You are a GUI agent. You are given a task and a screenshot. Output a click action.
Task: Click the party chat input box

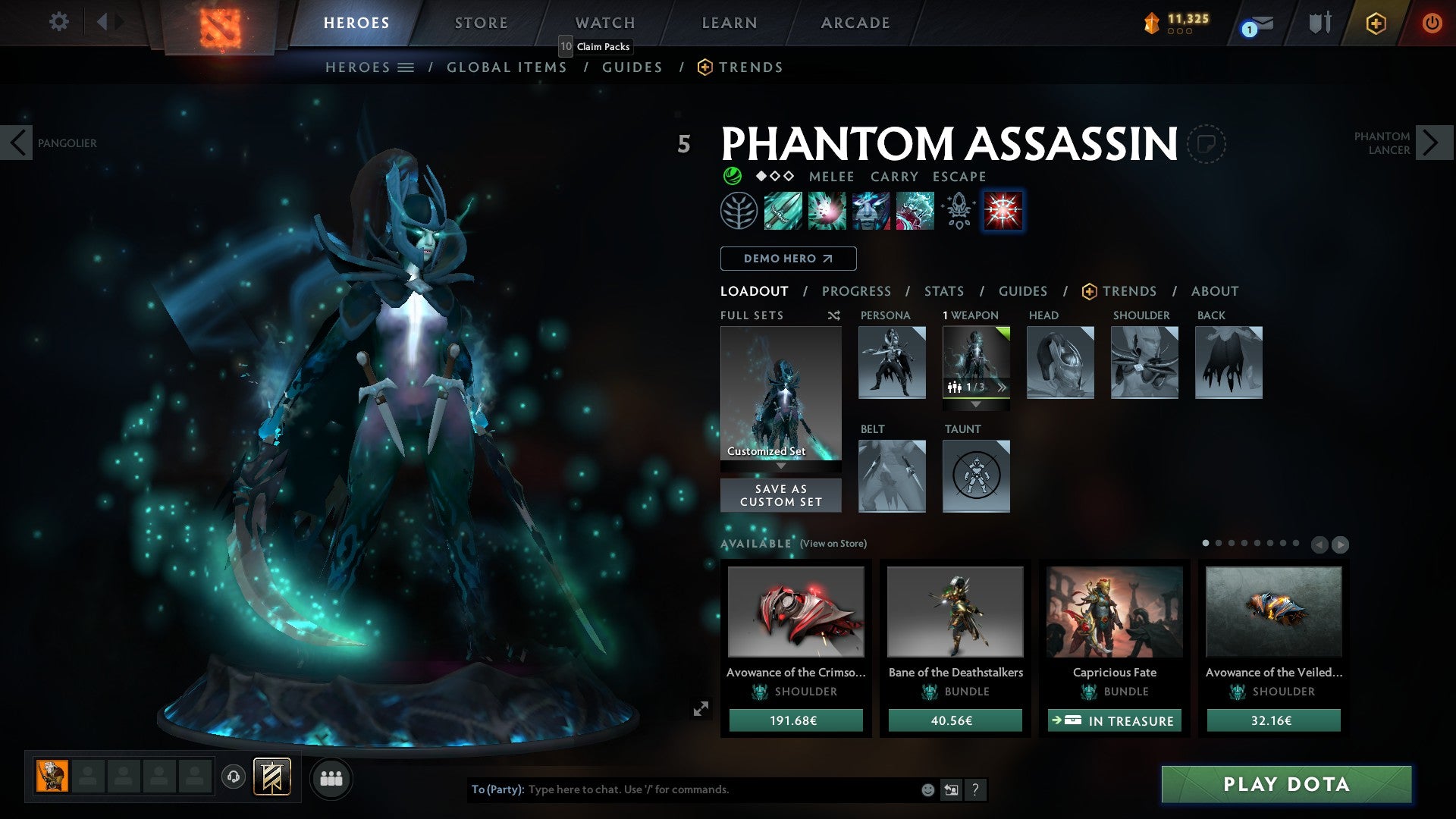tap(720, 789)
